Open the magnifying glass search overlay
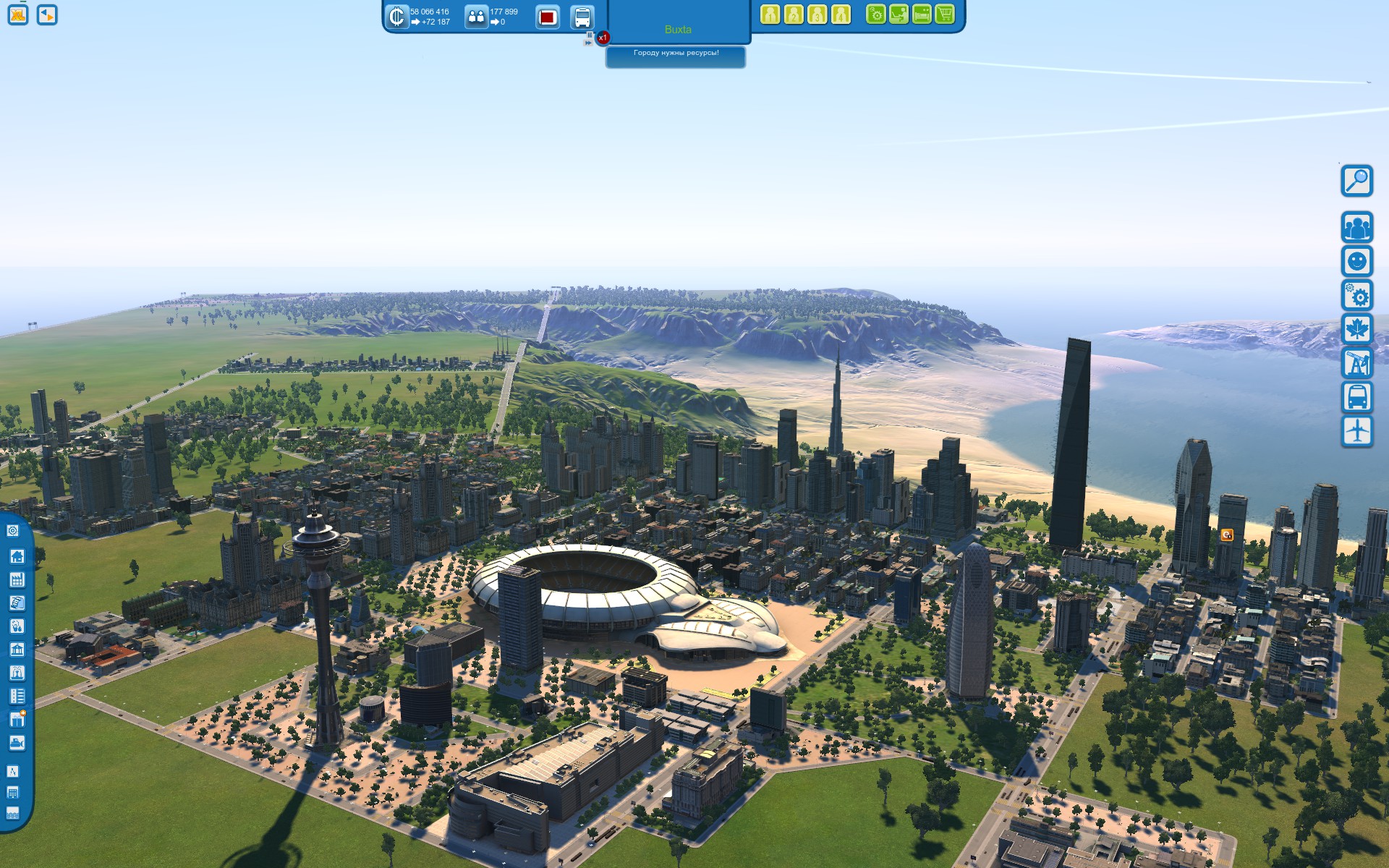Screen dimensions: 1389x868 coord(1356,181)
